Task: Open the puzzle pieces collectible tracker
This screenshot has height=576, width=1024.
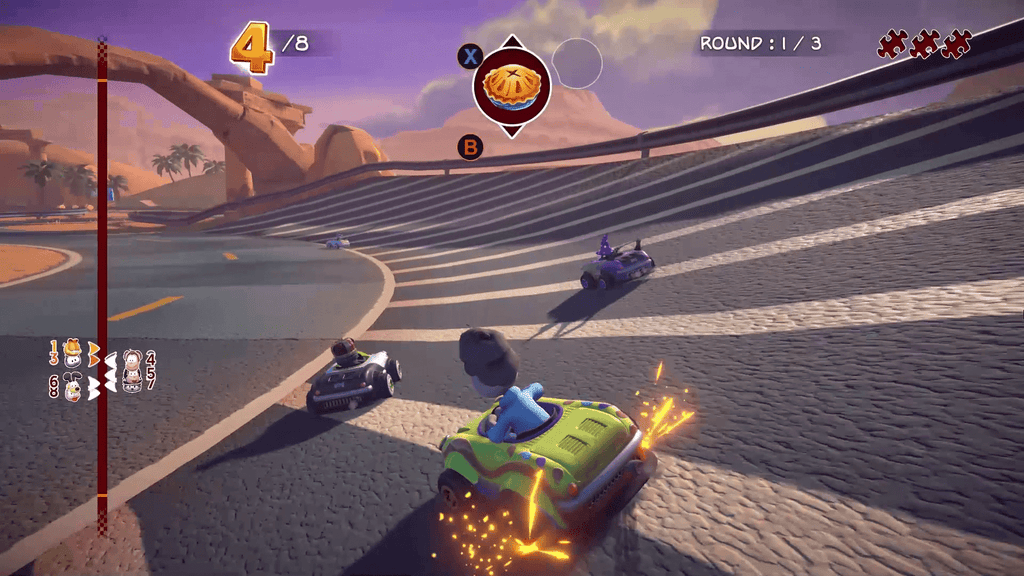Action: click(x=924, y=44)
